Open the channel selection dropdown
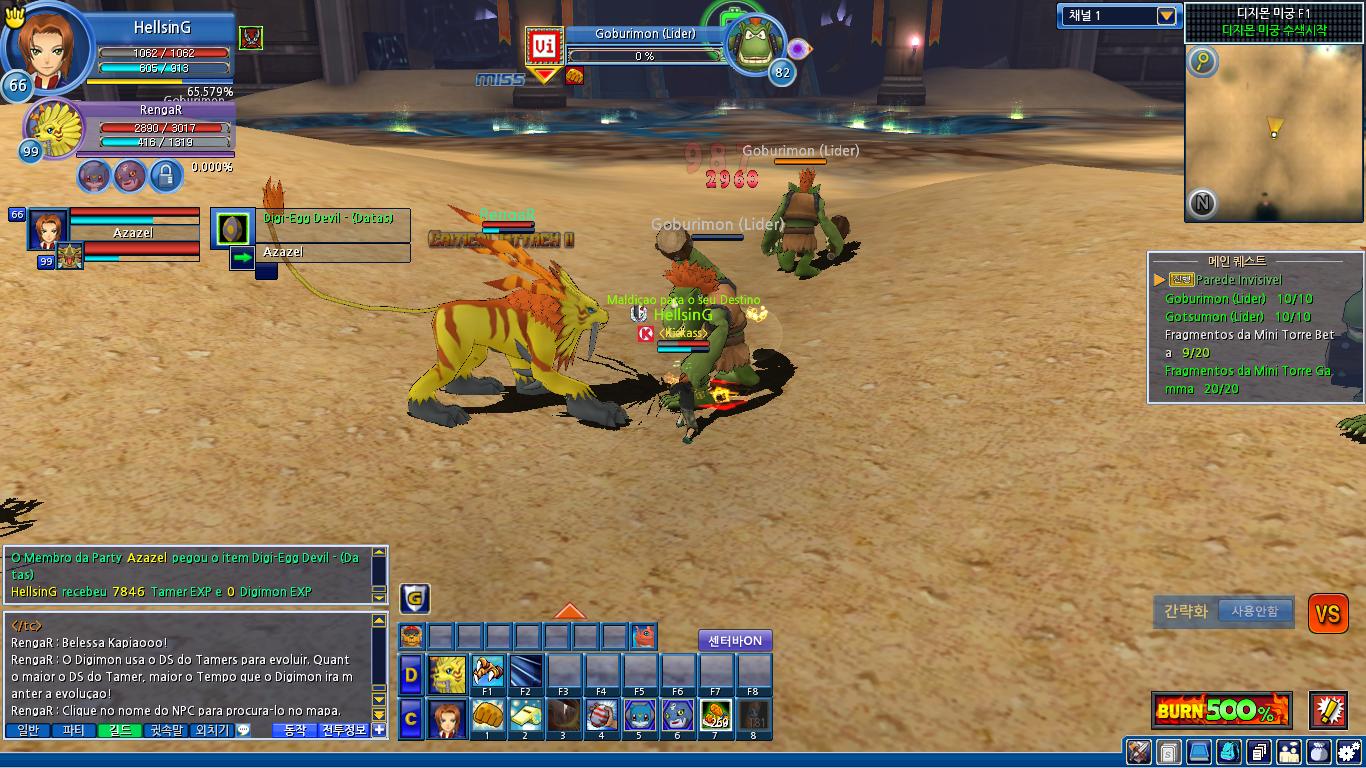Screen dimensions: 1366x768 pyautogui.click(x=1166, y=16)
